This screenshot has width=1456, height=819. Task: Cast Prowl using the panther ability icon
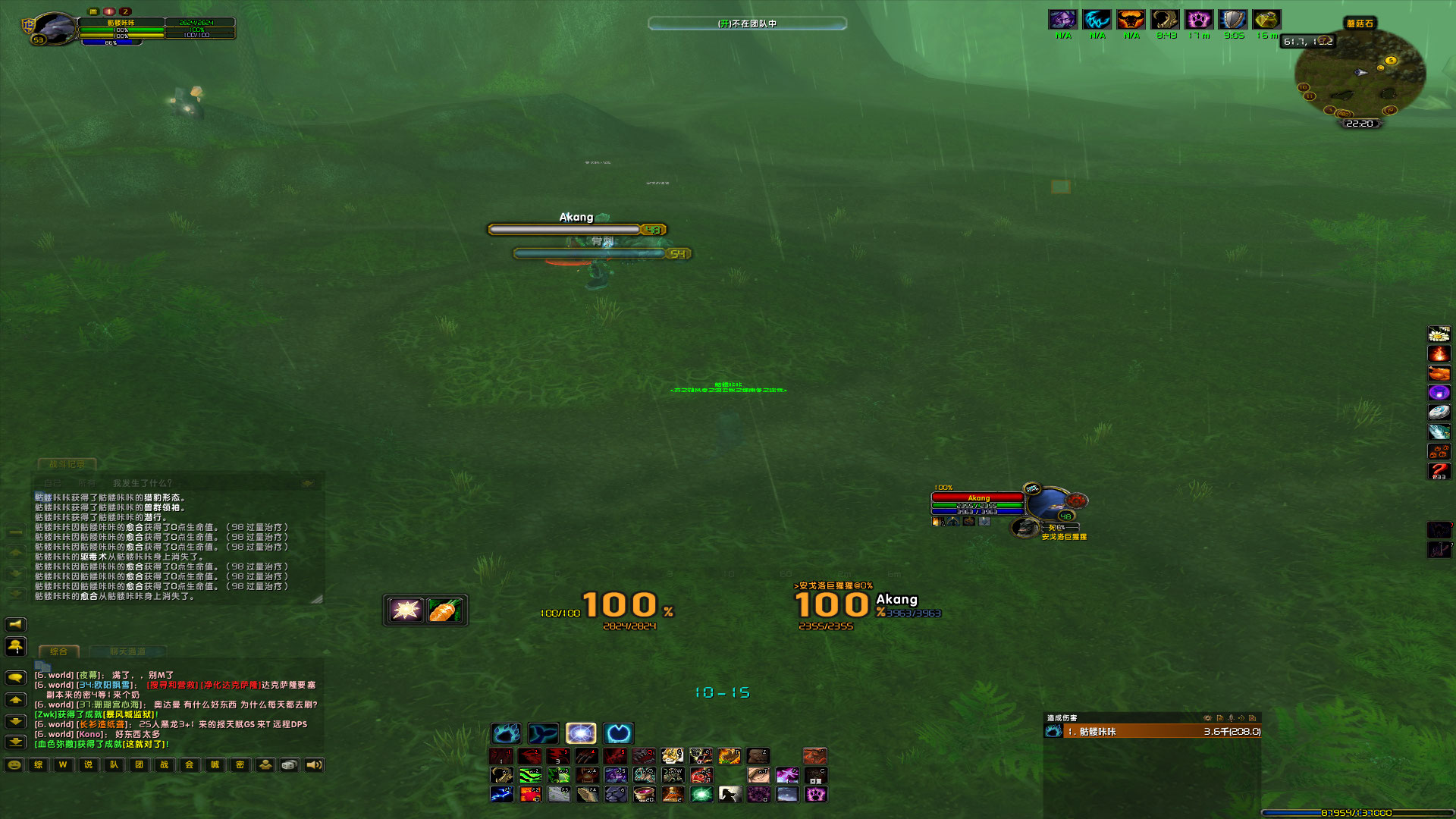617,794
